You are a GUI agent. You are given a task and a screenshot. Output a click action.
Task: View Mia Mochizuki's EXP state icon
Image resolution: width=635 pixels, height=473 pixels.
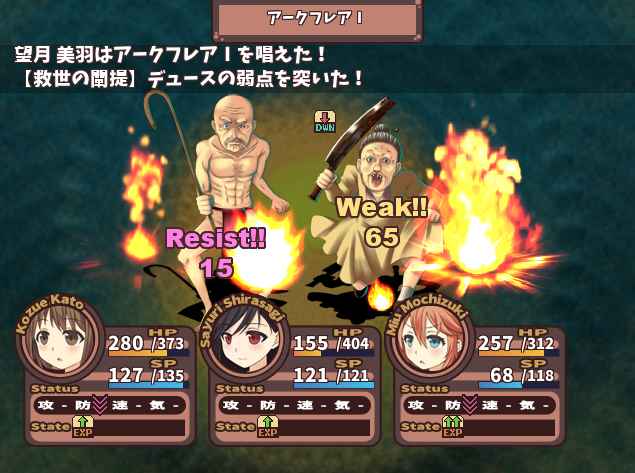[x=452, y=427]
